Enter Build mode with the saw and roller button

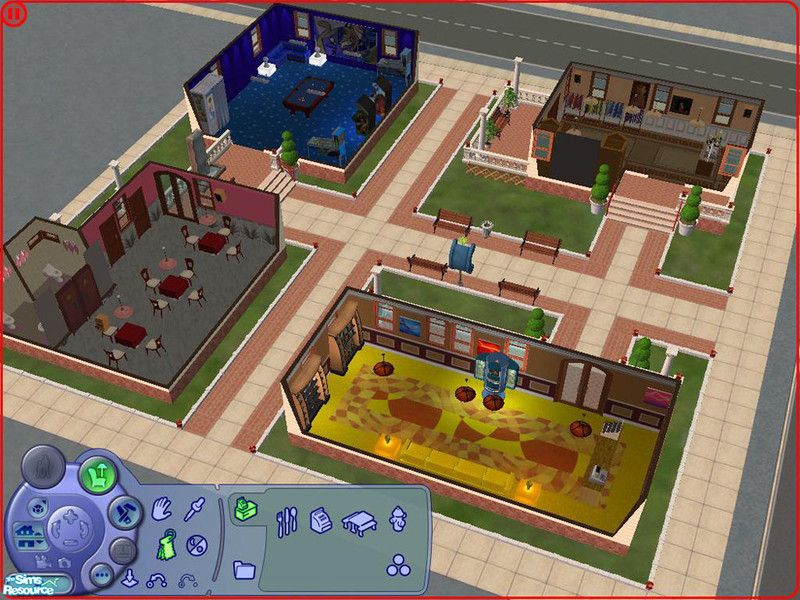[123, 513]
